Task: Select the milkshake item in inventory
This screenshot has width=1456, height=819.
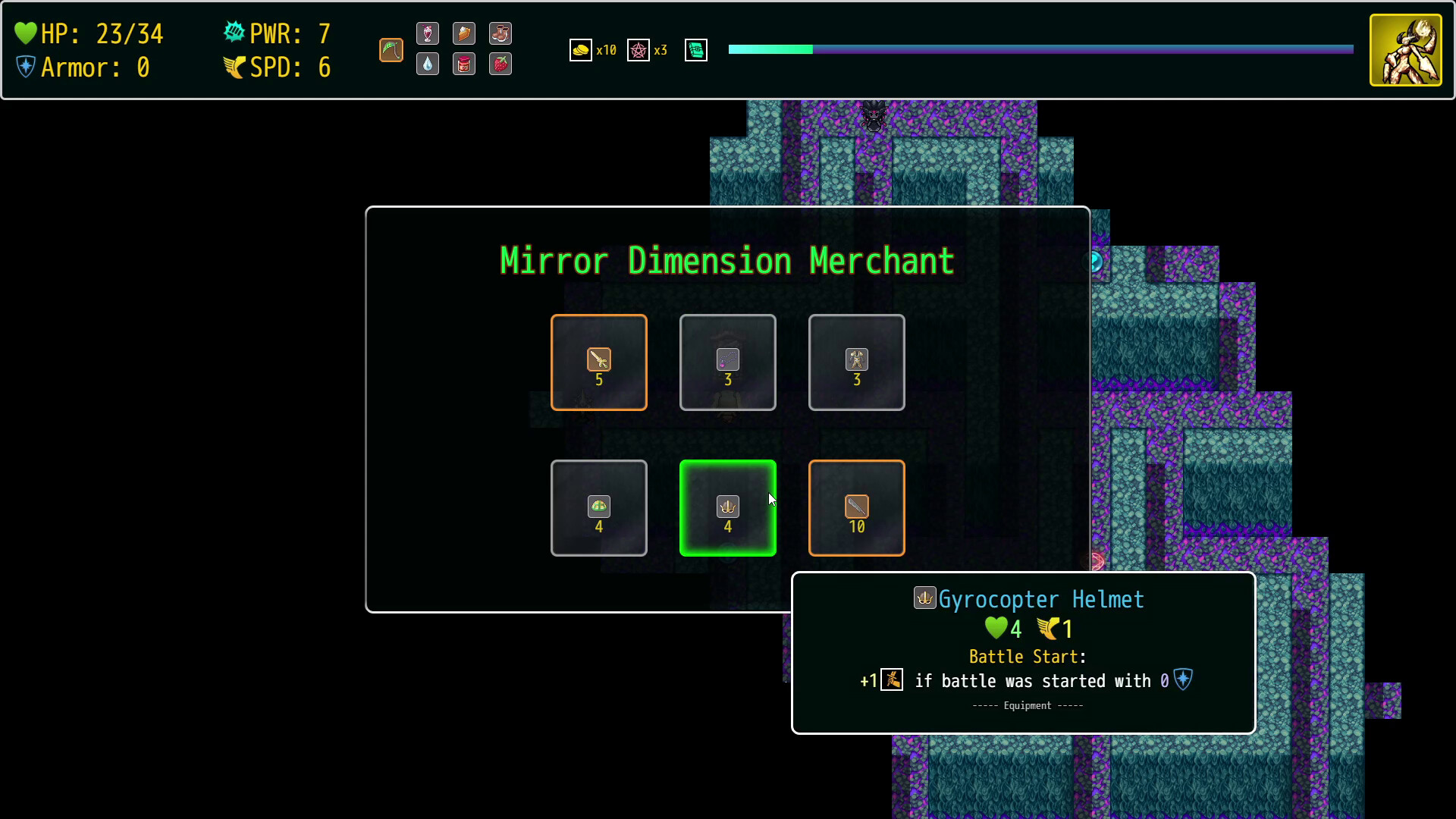Action: pyautogui.click(x=428, y=33)
